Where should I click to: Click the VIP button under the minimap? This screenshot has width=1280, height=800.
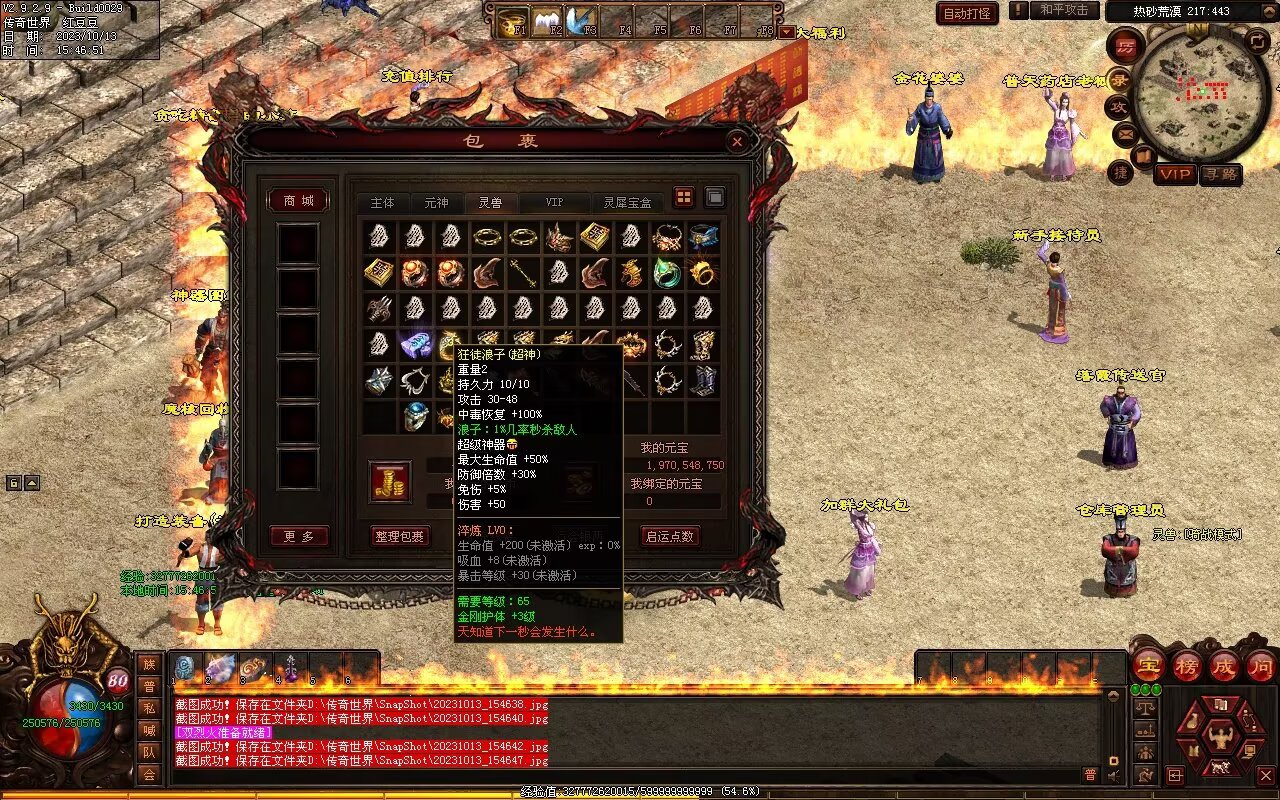tap(1175, 174)
